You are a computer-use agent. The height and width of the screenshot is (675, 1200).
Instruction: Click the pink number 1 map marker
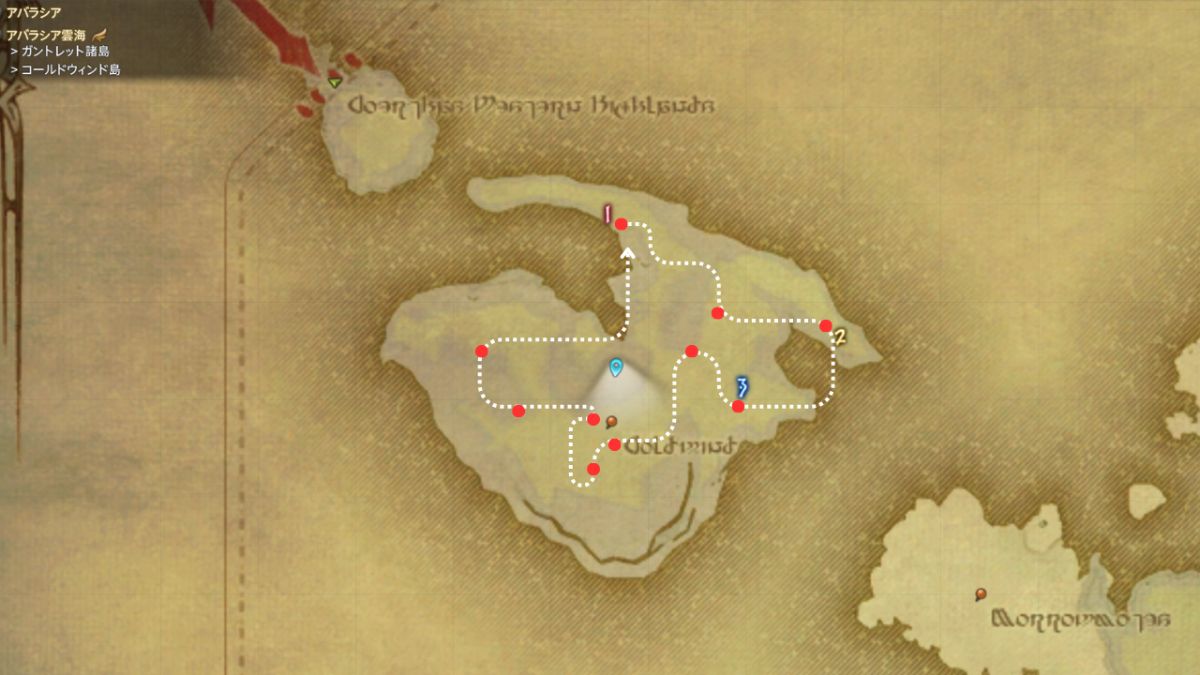[606, 213]
